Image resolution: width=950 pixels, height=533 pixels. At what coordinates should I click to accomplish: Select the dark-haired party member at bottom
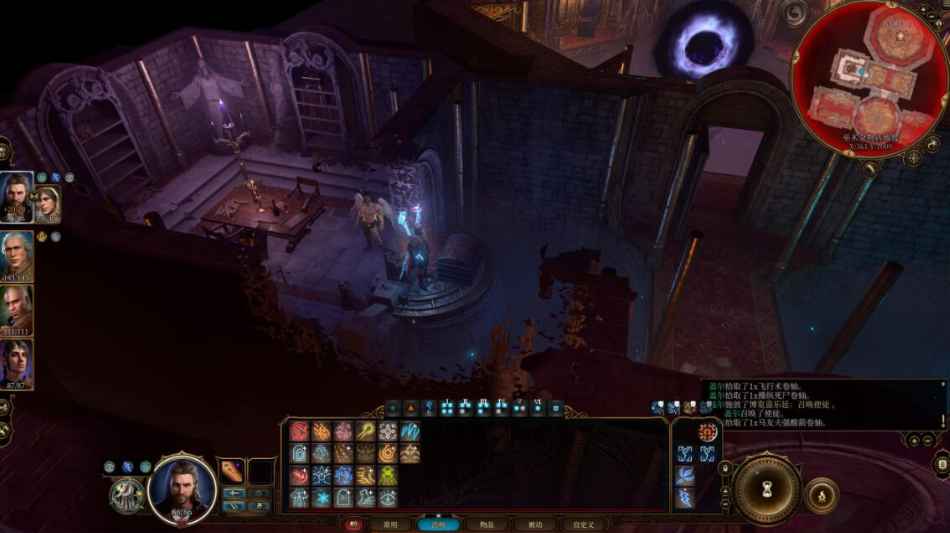click(17, 362)
